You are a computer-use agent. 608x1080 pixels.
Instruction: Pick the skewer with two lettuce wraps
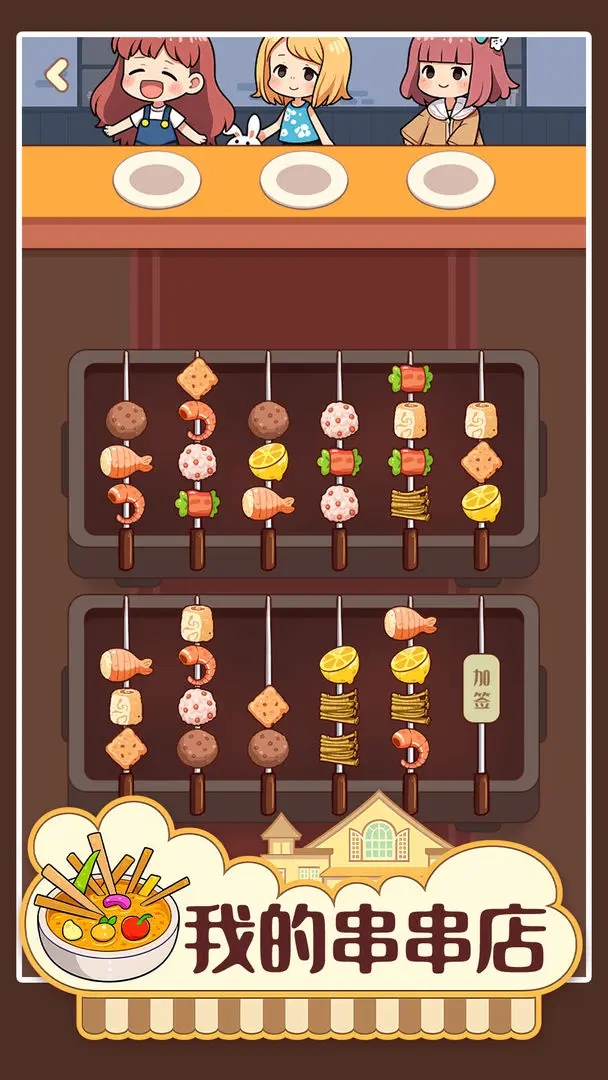click(410, 440)
